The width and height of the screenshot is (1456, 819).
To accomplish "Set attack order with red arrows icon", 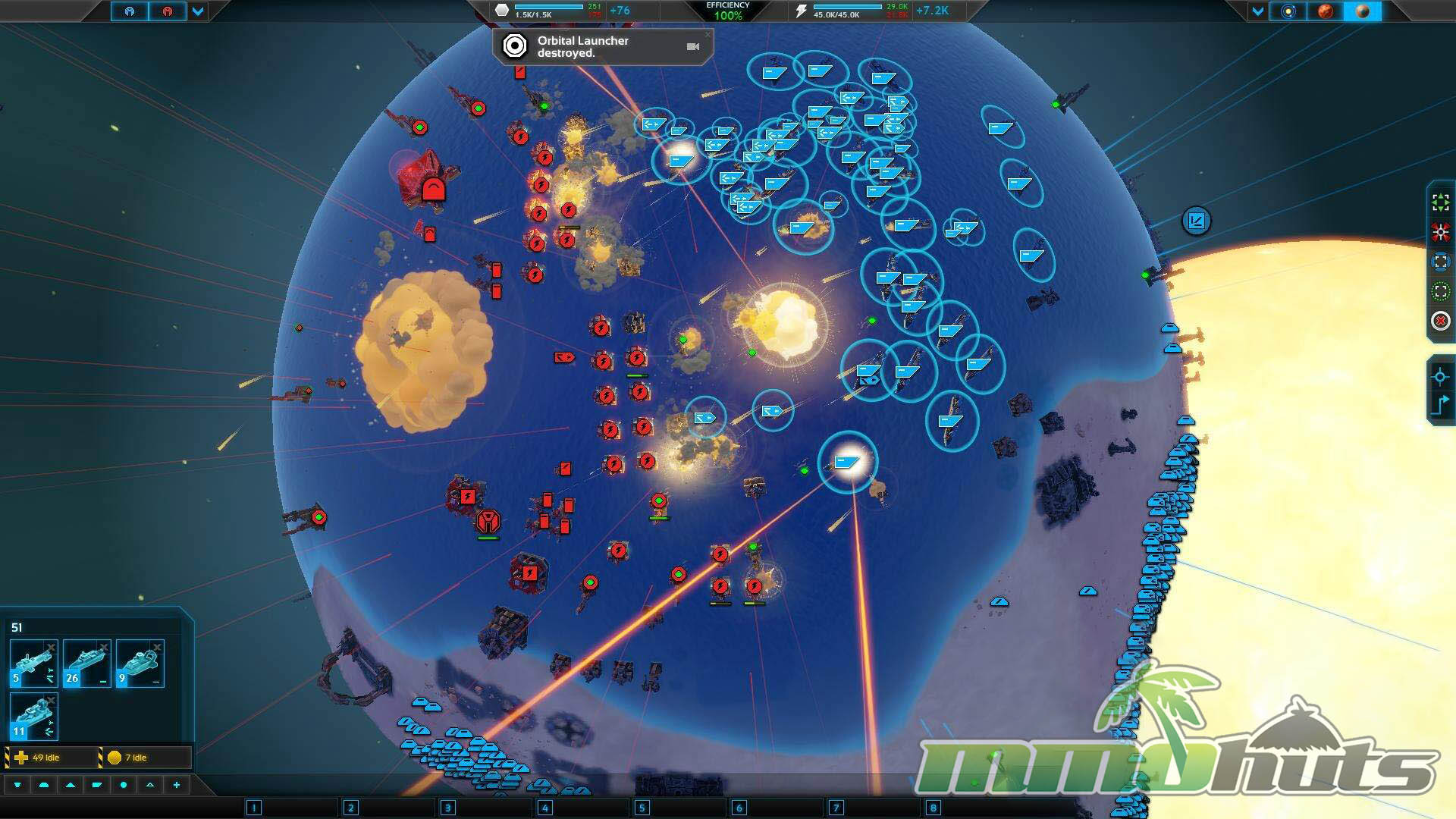I will coord(1440,232).
